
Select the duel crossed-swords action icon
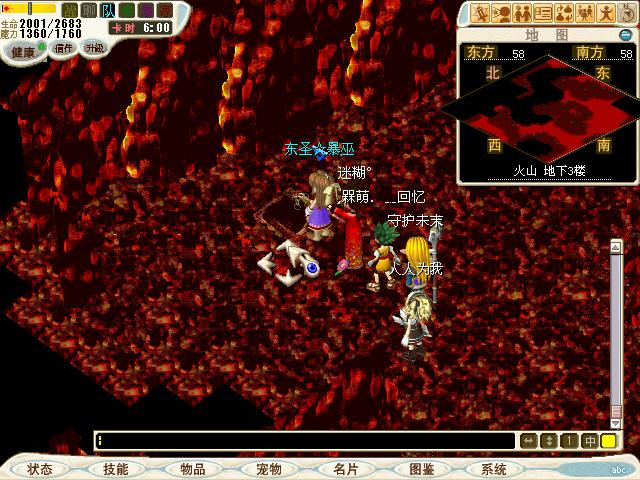[481, 13]
